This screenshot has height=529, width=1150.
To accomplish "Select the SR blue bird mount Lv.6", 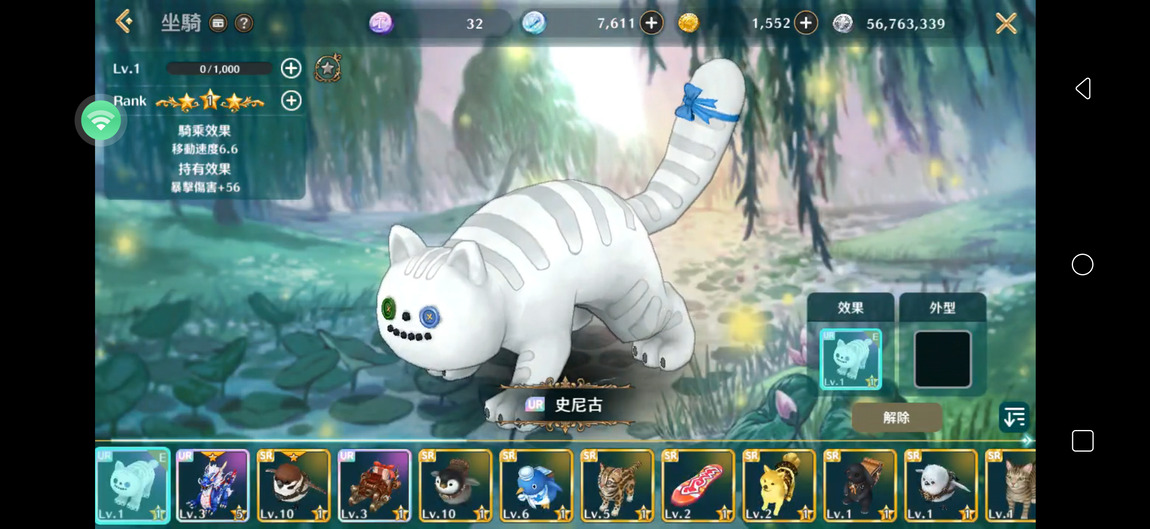I will (x=536, y=485).
